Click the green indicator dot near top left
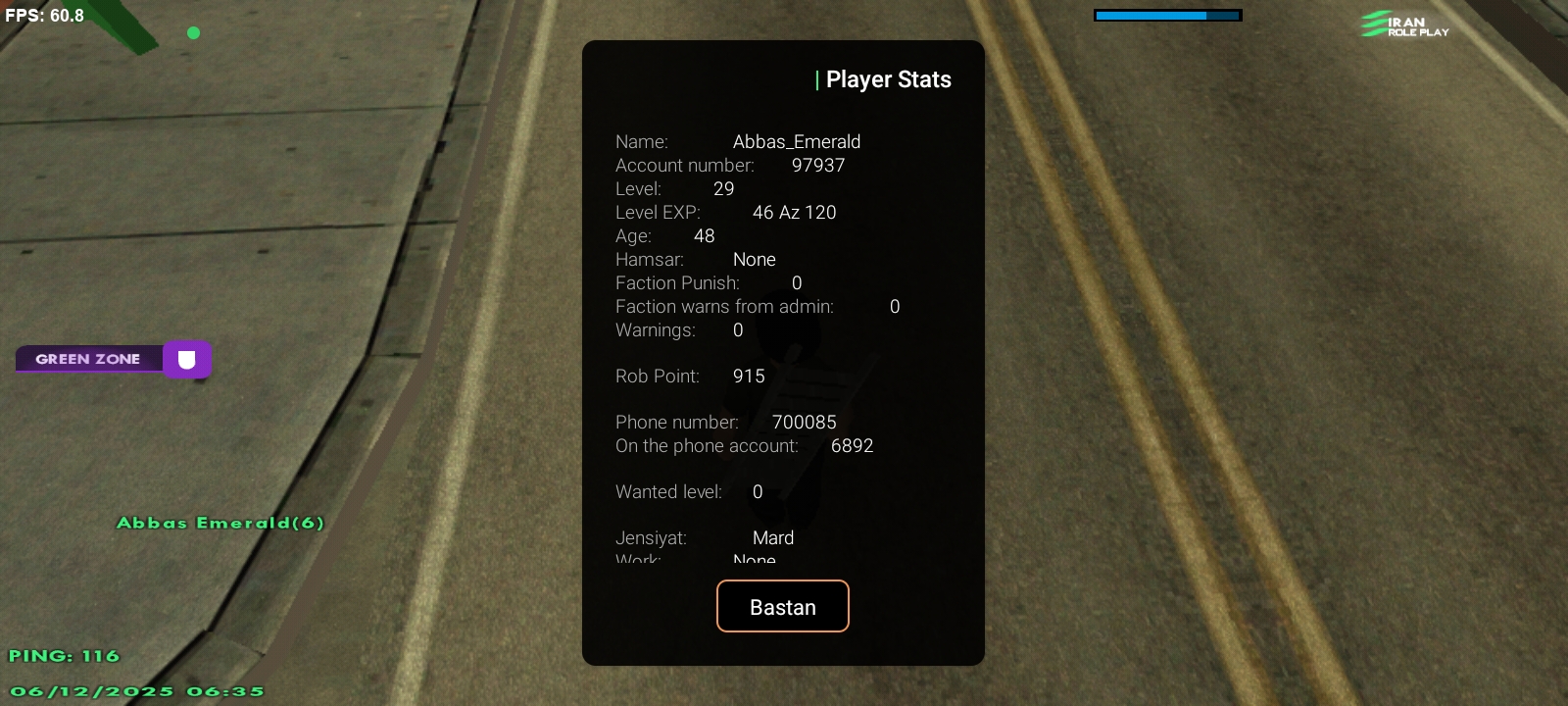 [x=193, y=32]
